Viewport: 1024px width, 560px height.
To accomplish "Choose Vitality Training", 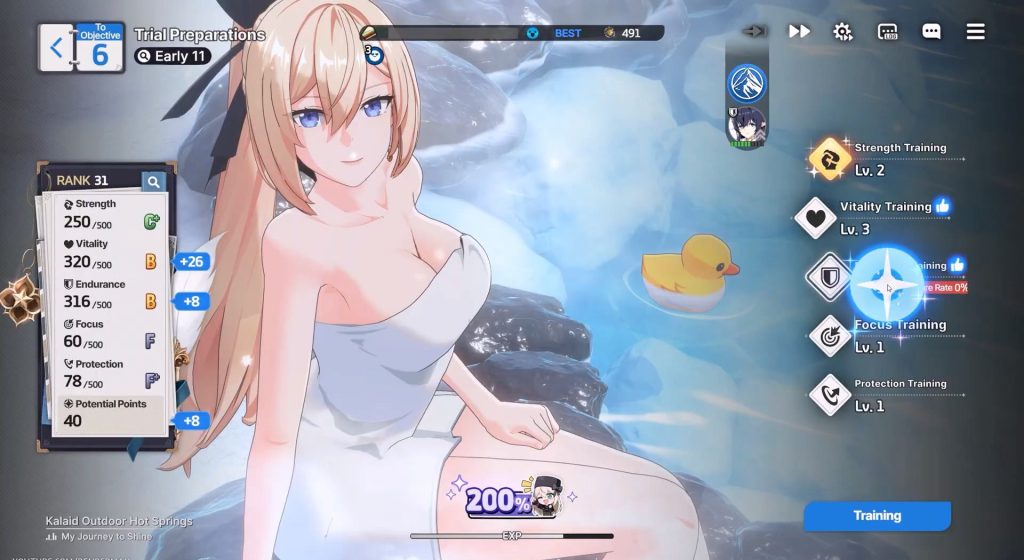I will point(816,217).
